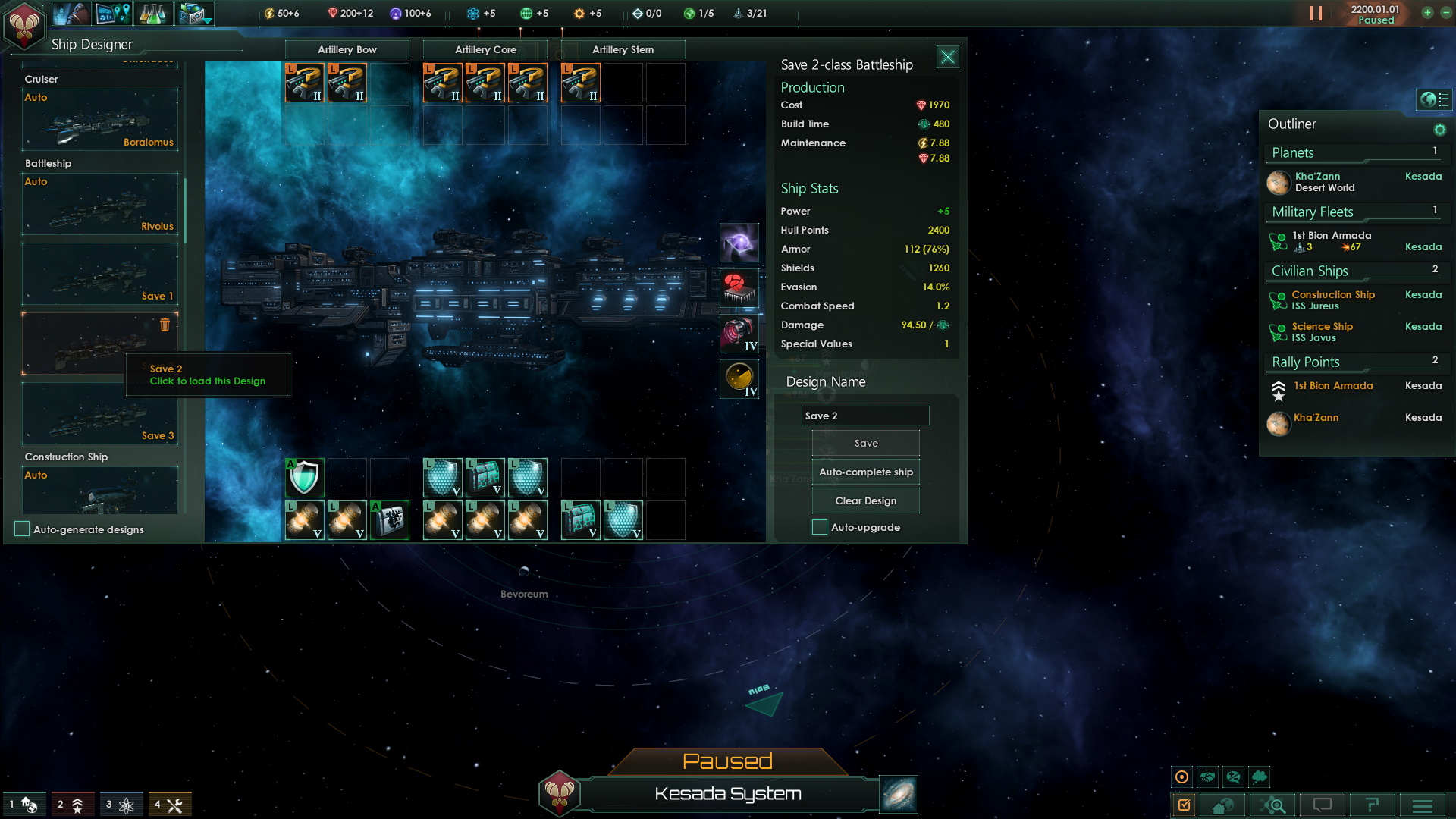
Task: Save the current ship design
Action: [x=865, y=444]
